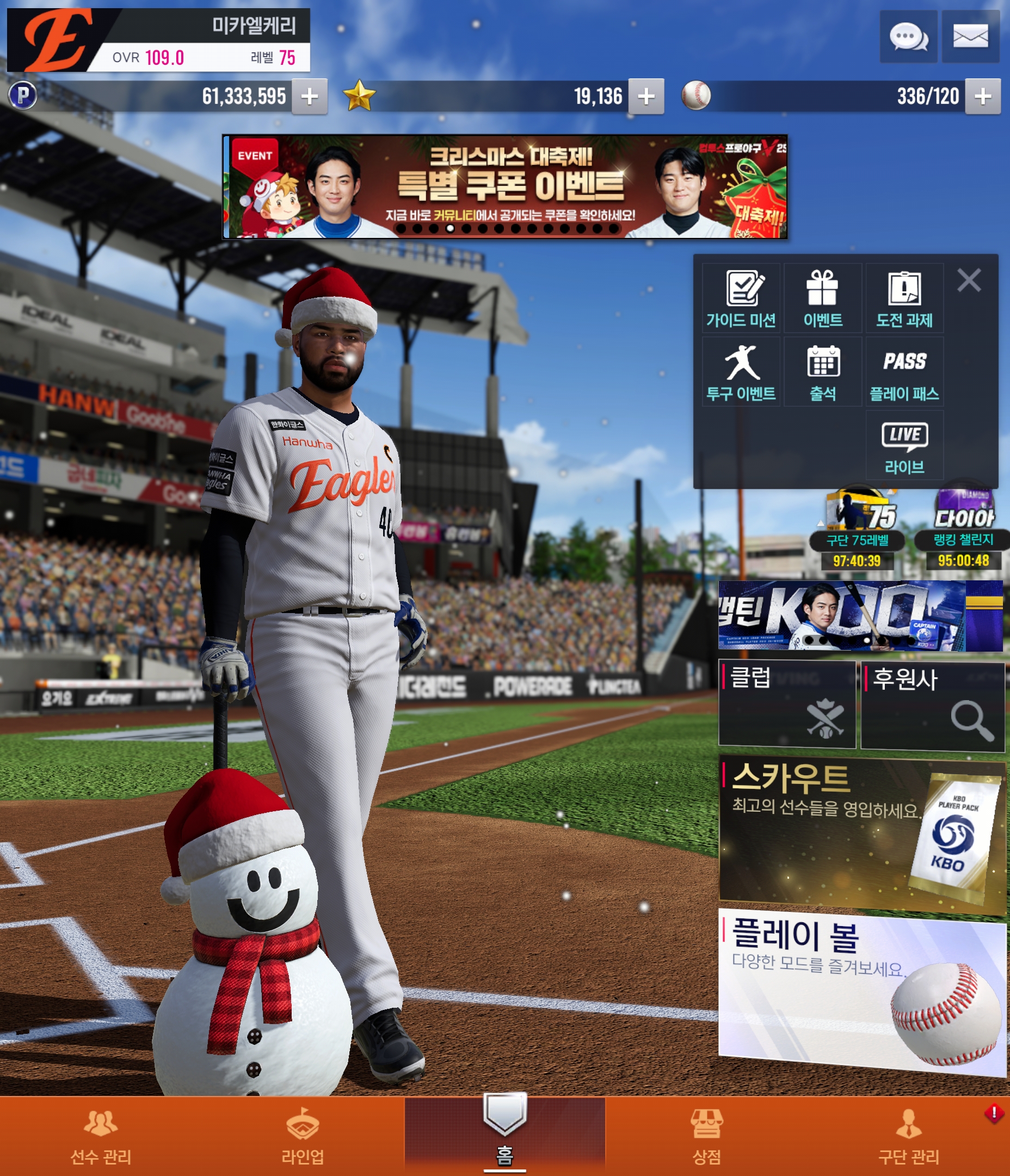
Task: Open the 라이브 LIVE menu
Action: coord(904,446)
